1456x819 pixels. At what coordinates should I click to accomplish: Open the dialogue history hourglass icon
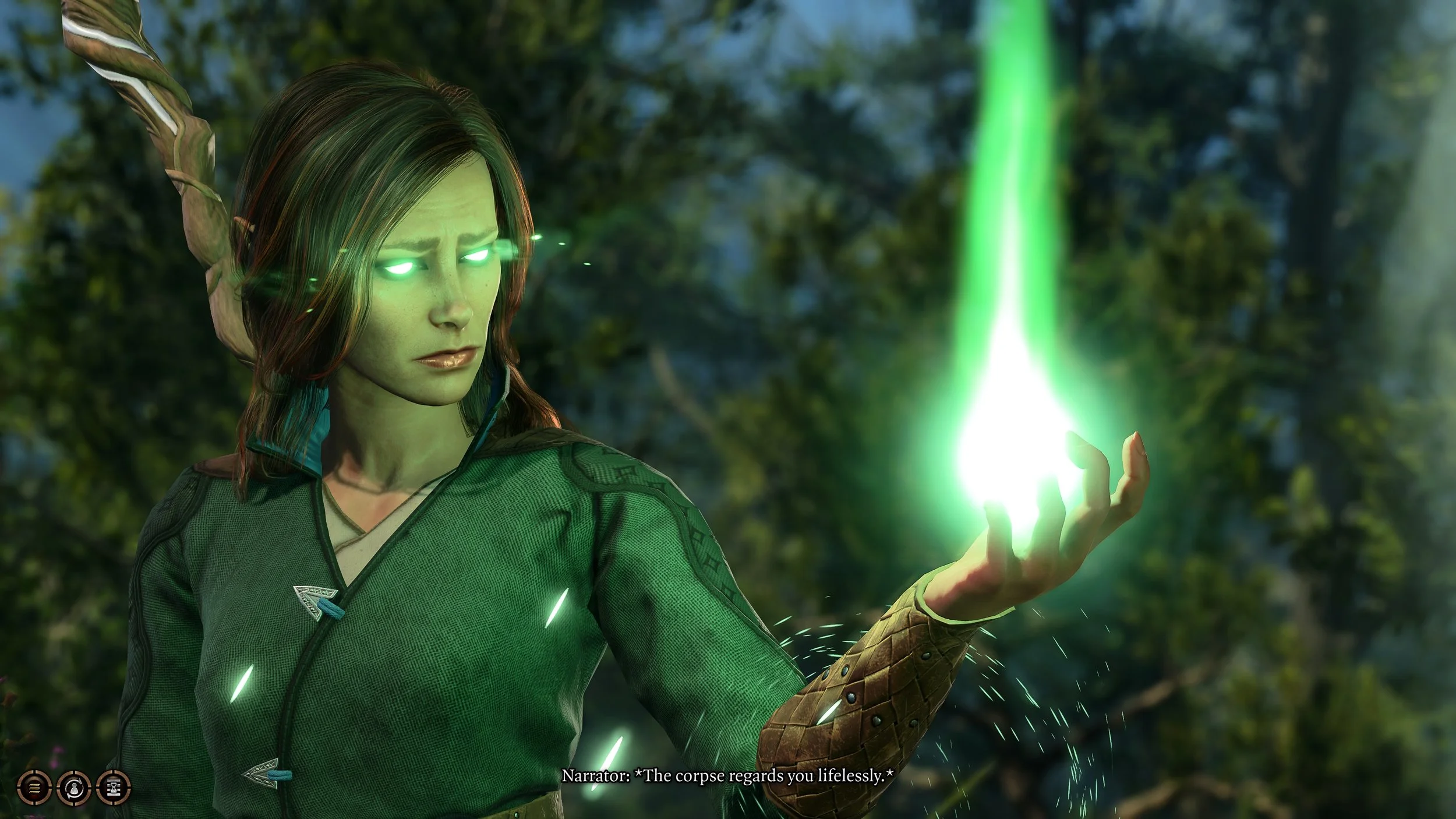[x=114, y=788]
